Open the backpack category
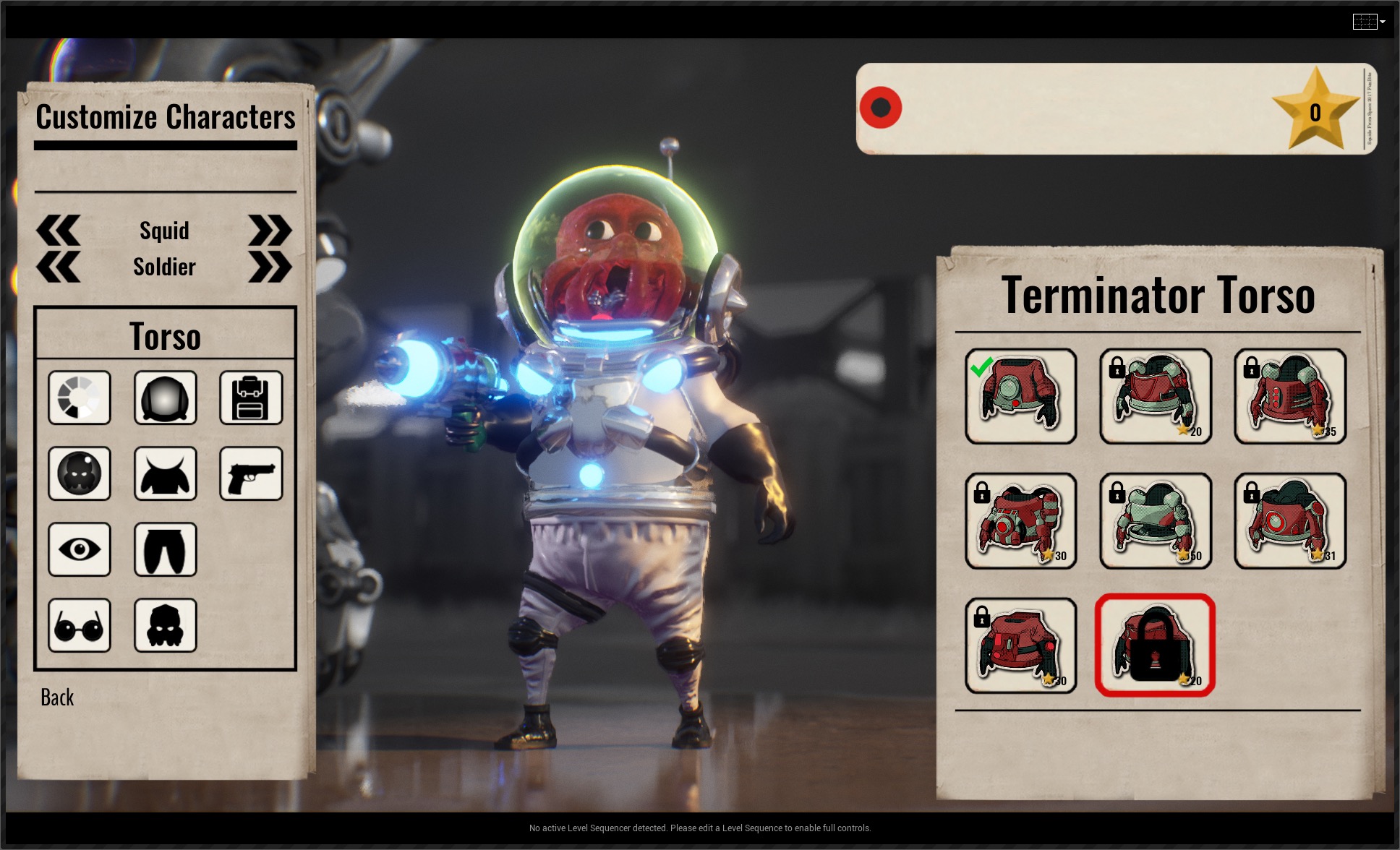Image resolution: width=1400 pixels, height=850 pixels. tap(251, 398)
